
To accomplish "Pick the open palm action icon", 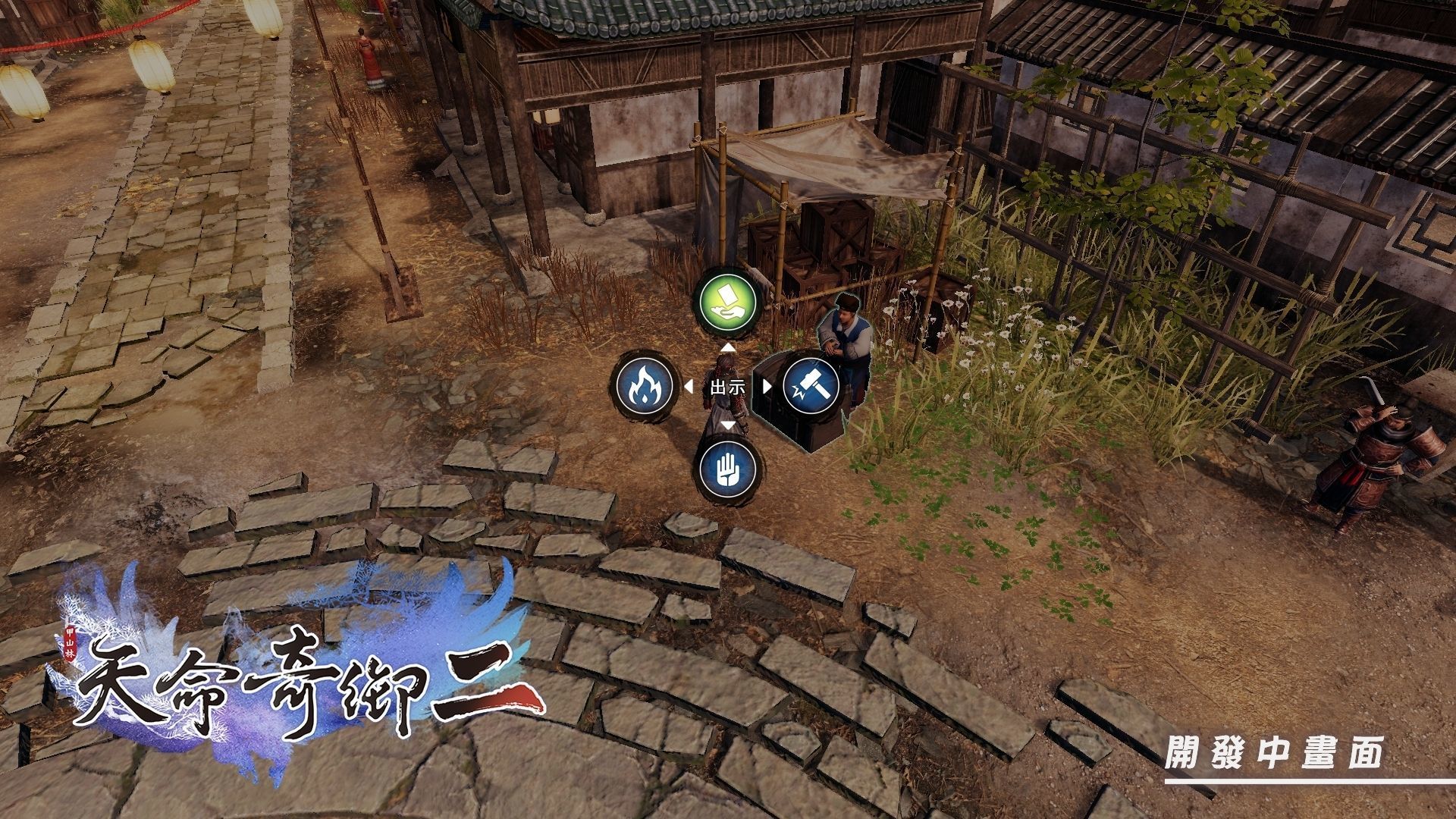I will pos(728,467).
